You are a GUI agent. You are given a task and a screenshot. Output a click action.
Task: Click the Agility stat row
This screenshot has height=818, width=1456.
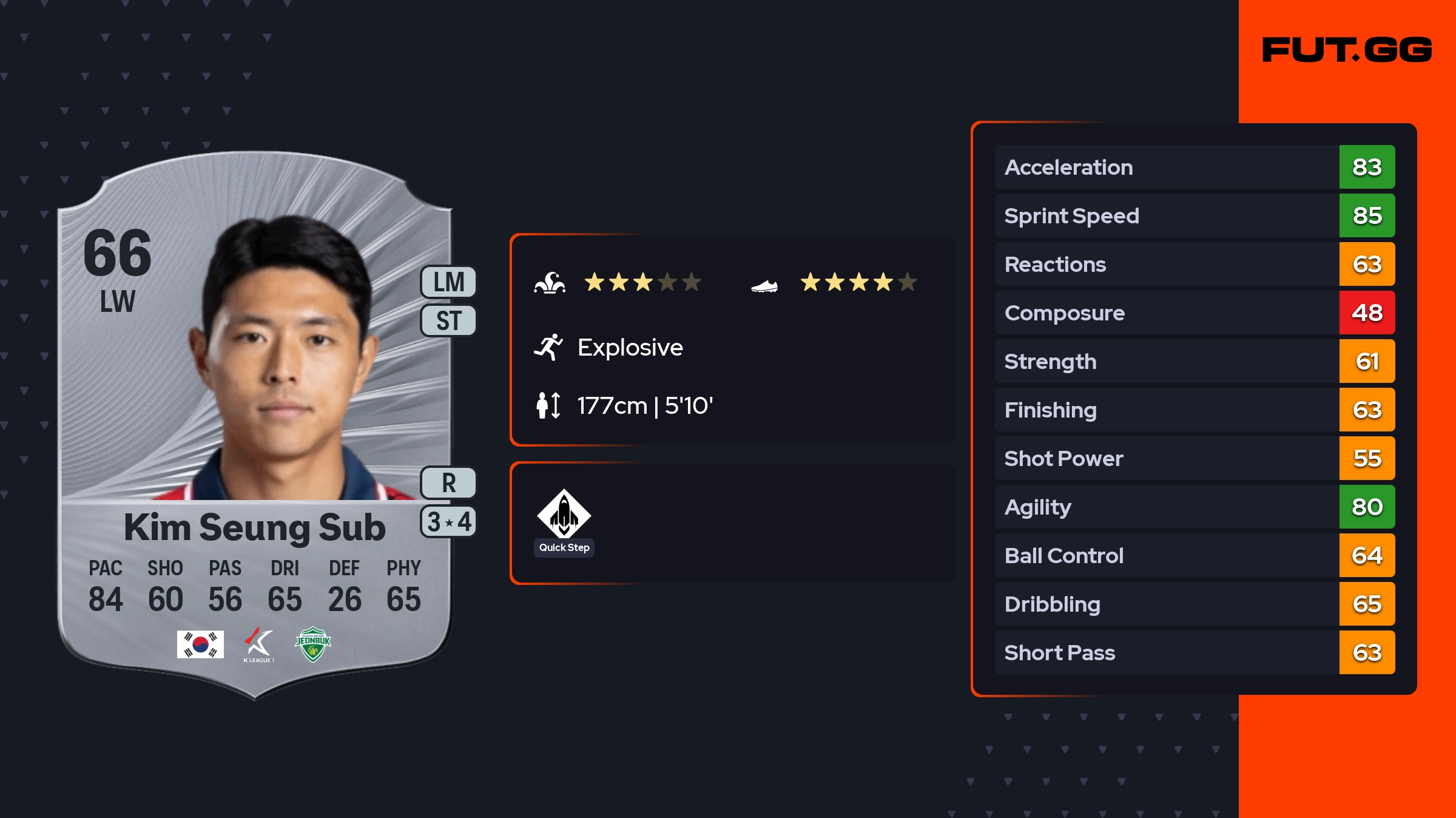[1194, 507]
